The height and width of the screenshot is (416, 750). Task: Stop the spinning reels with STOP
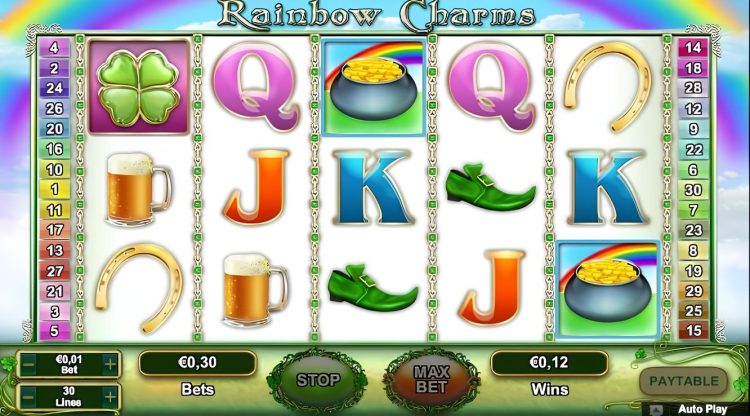pos(316,380)
